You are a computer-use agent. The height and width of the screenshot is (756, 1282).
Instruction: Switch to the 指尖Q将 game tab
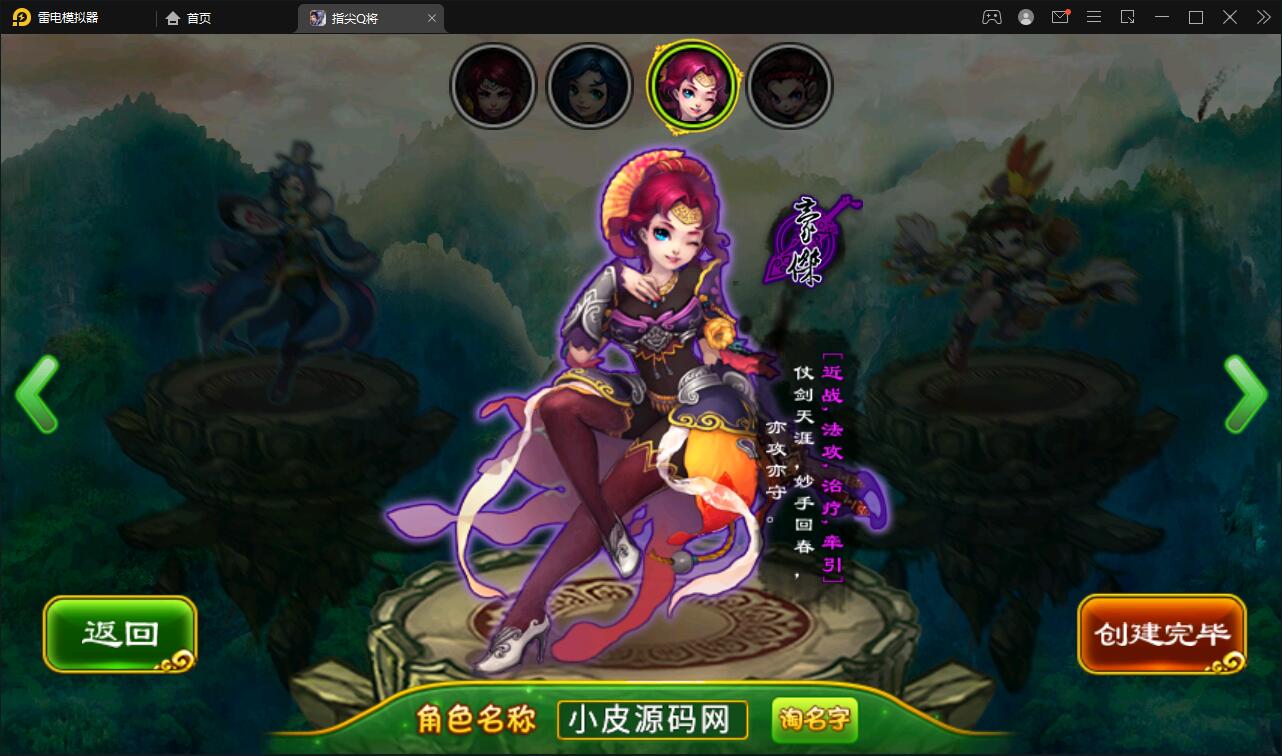pos(362,17)
